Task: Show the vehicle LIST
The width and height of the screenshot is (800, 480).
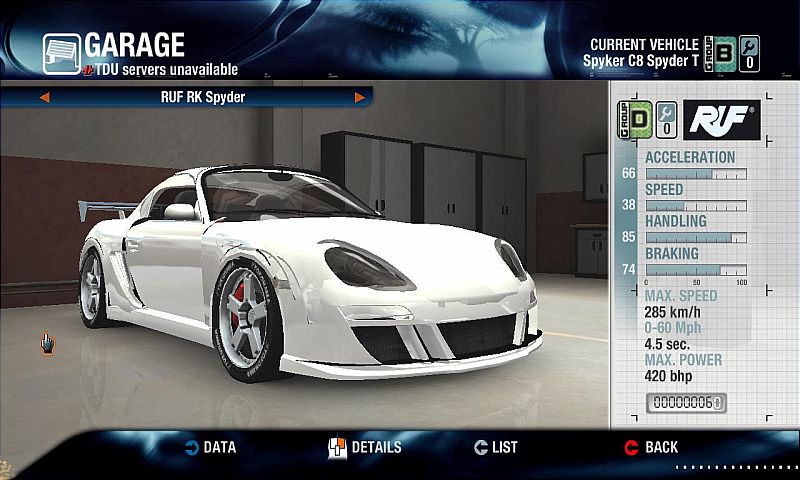Action: (495, 447)
